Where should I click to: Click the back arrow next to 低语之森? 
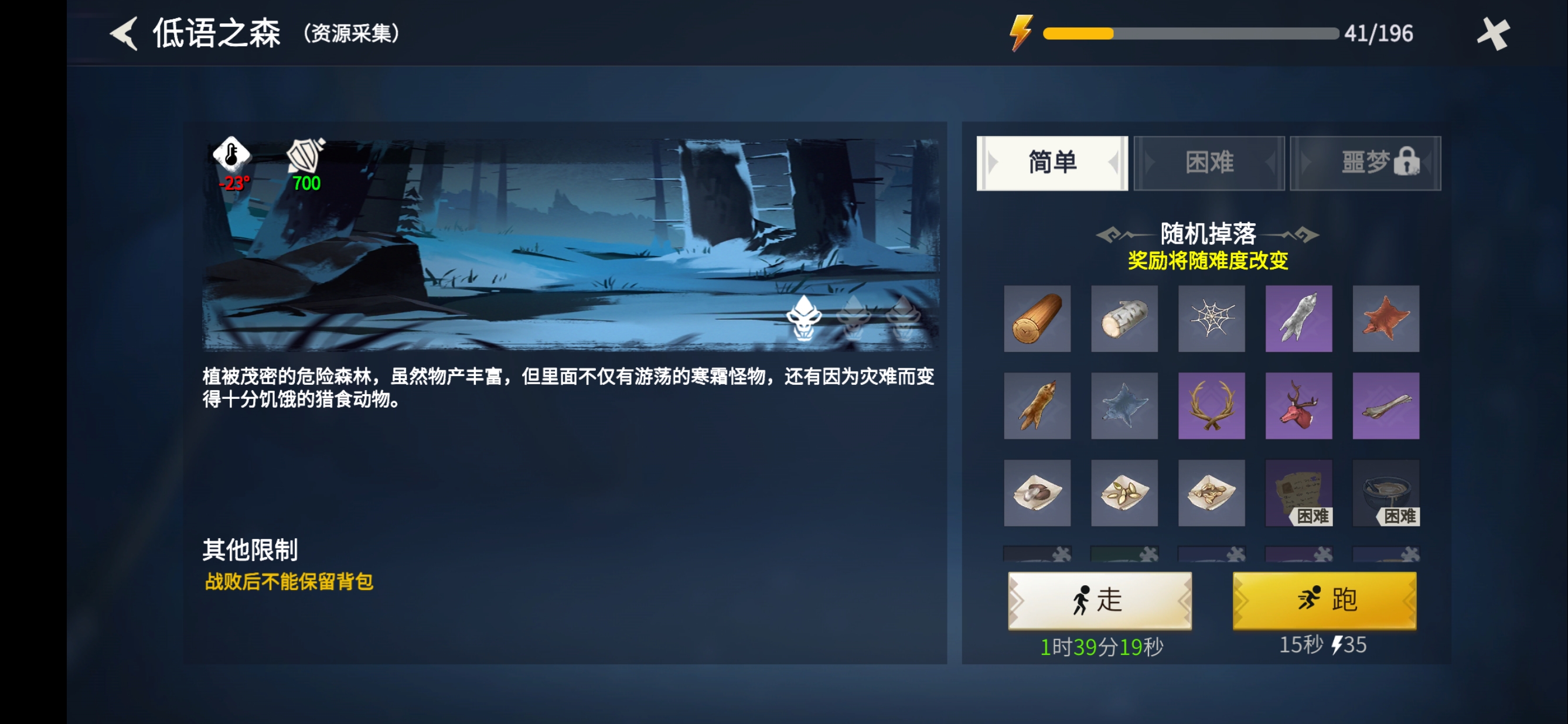click(x=124, y=33)
